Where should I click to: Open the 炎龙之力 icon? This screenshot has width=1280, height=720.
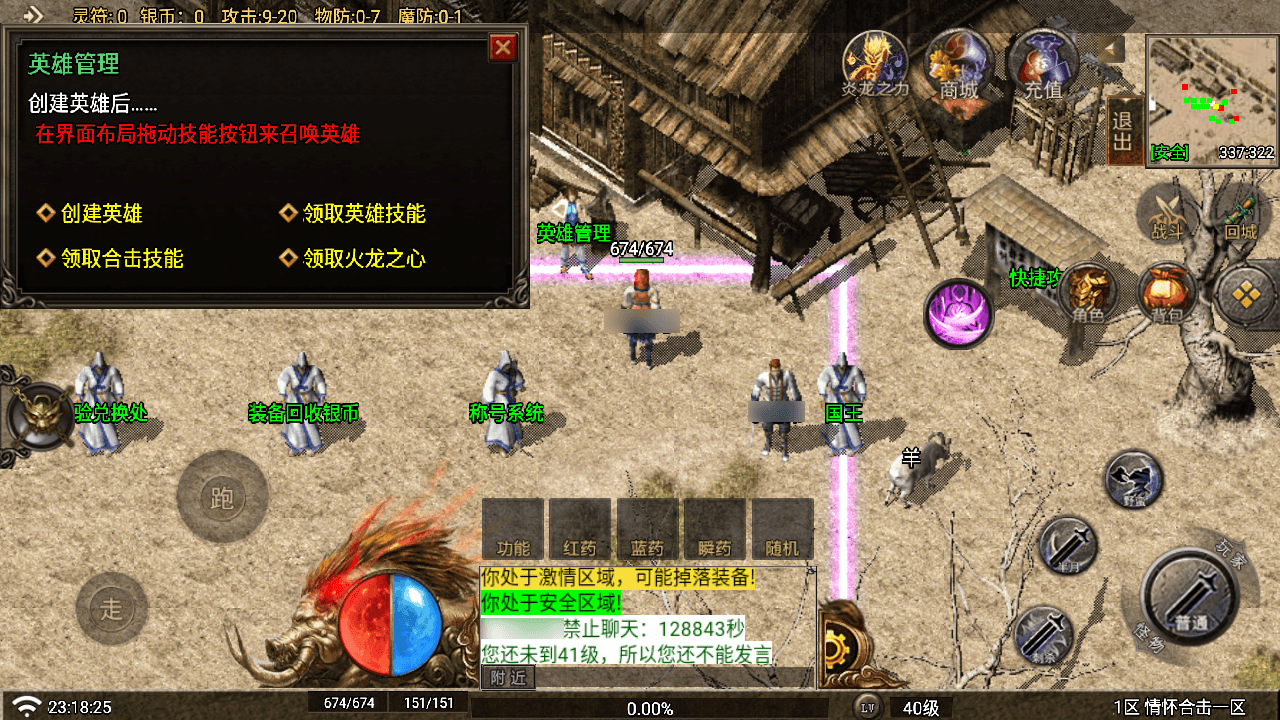pyautogui.click(x=875, y=60)
